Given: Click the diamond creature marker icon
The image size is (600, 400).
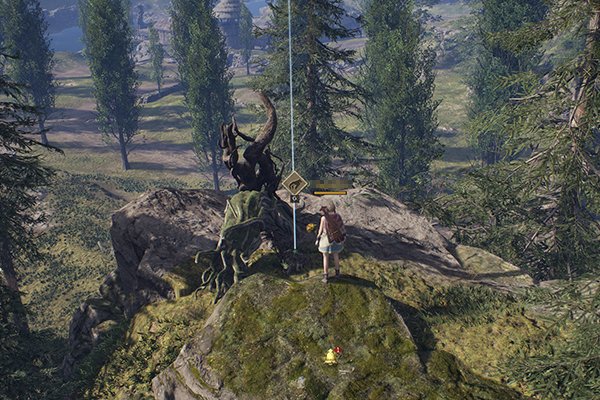Looking at the screenshot, I should 295,183.
